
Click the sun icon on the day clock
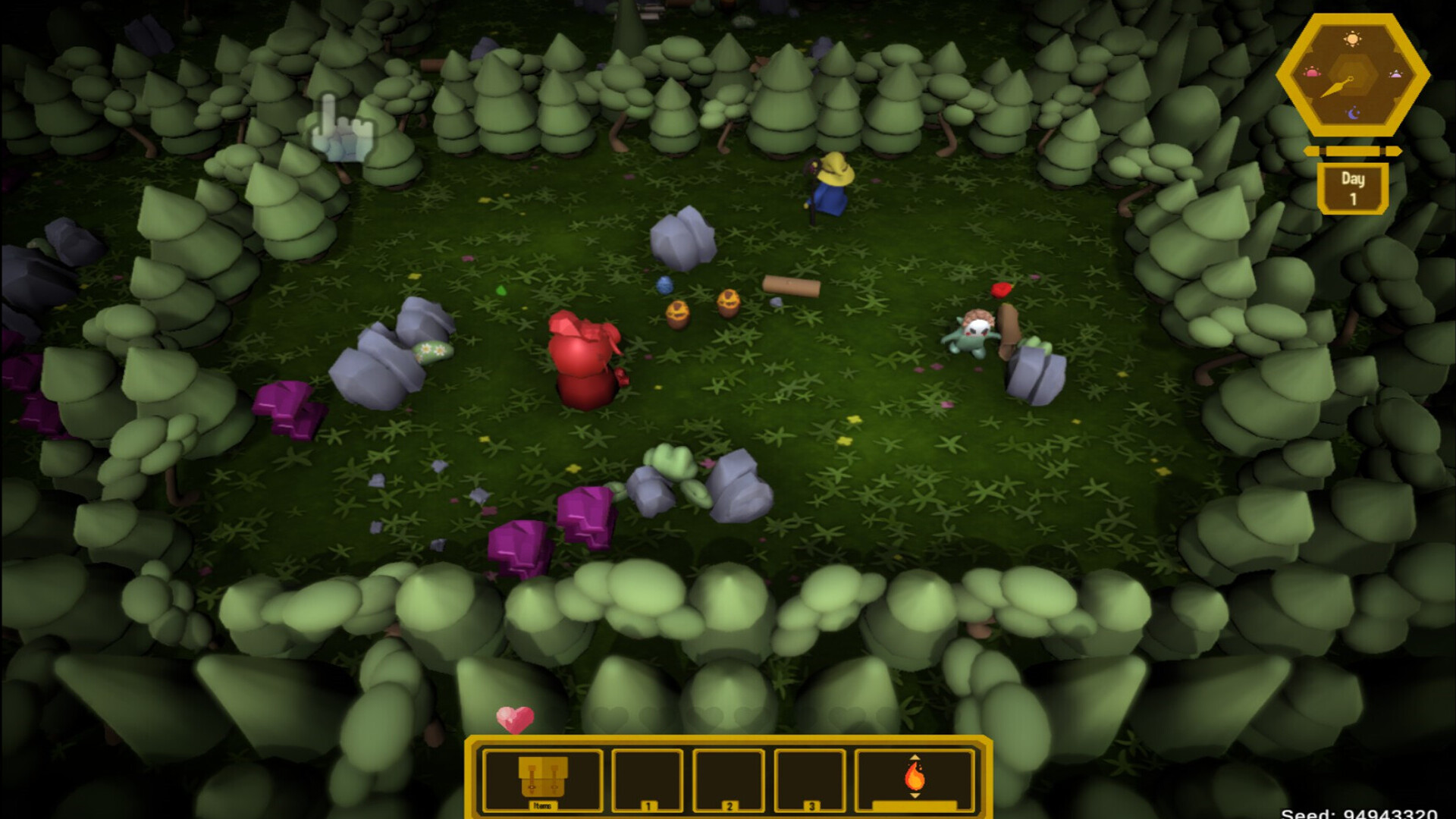click(1352, 39)
